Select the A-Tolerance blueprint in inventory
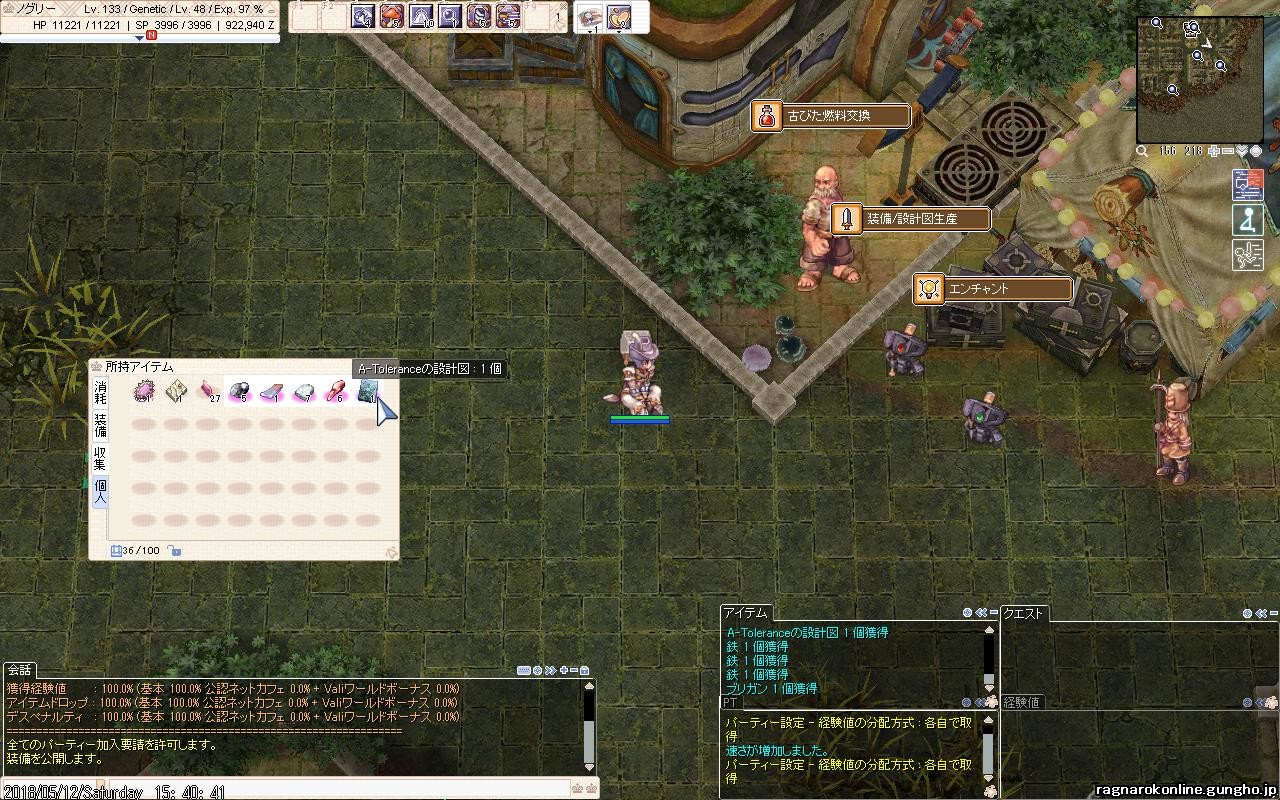 pyautogui.click(x=368, y=391)
